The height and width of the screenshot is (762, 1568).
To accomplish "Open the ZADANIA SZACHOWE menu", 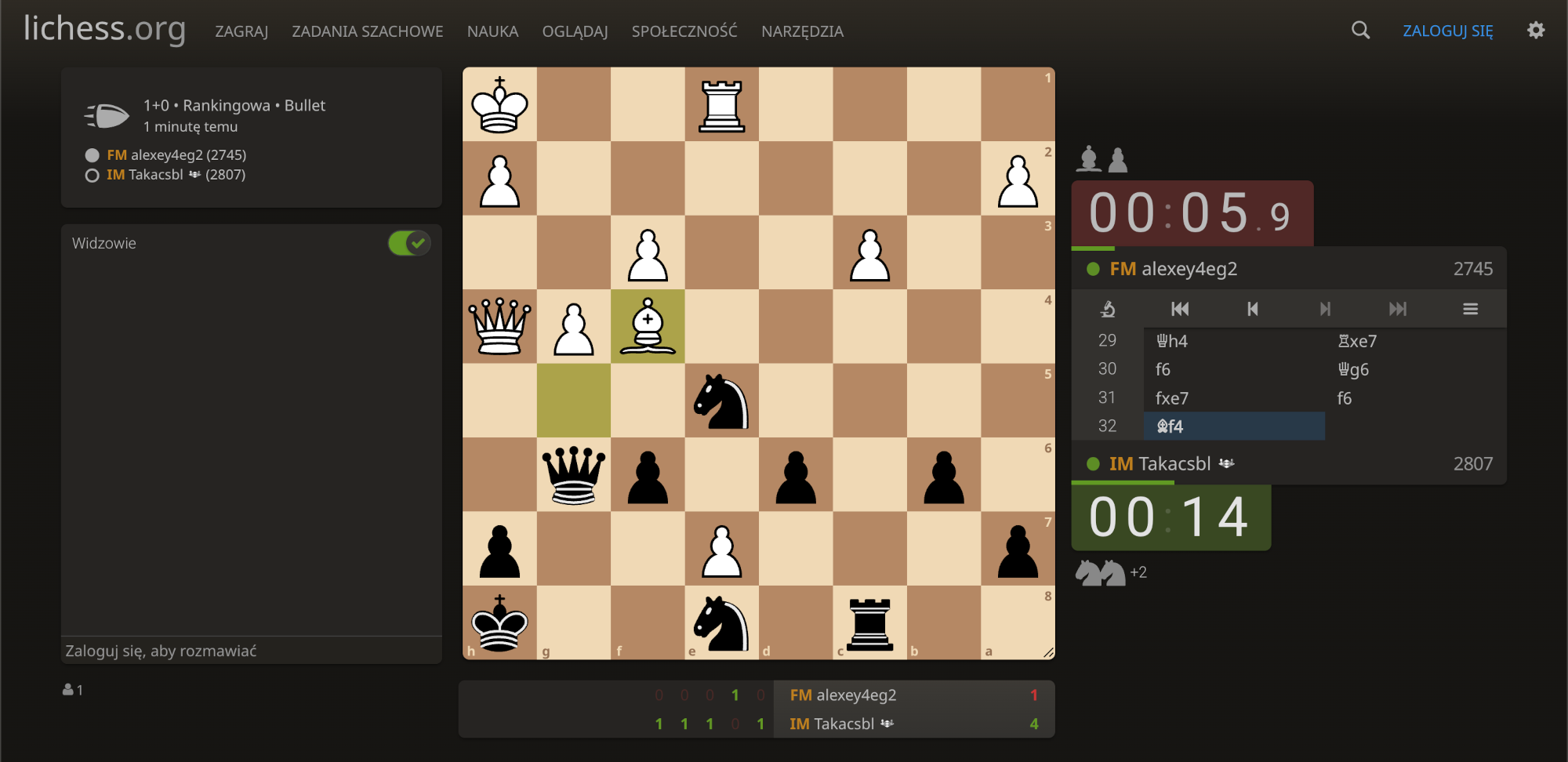I will coord(368,31).
